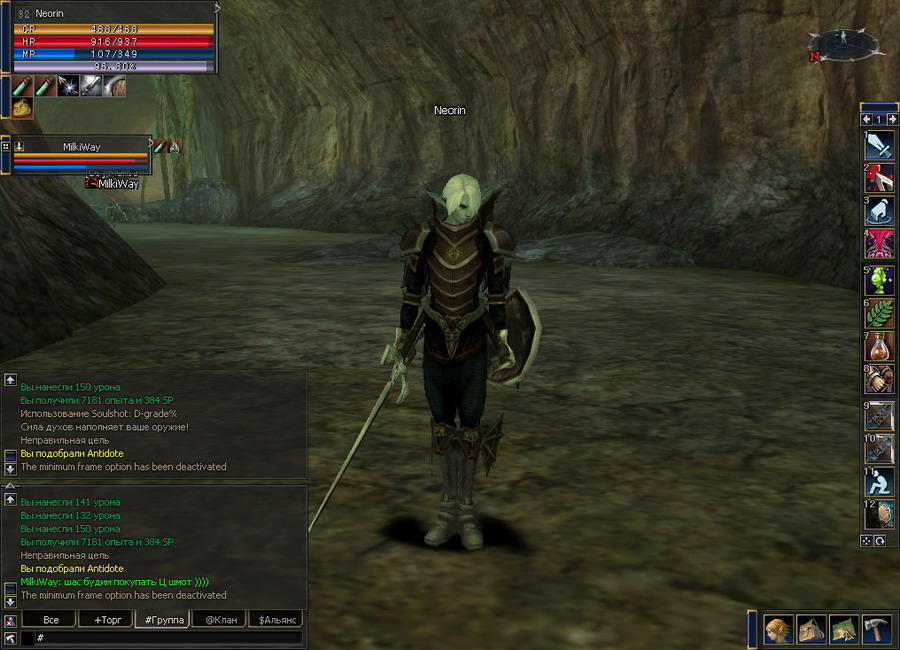Screen dimensions: 900x650
Task: Select the #Группа party chat tab
Action: pyautogui.click(x=163, y=620)
